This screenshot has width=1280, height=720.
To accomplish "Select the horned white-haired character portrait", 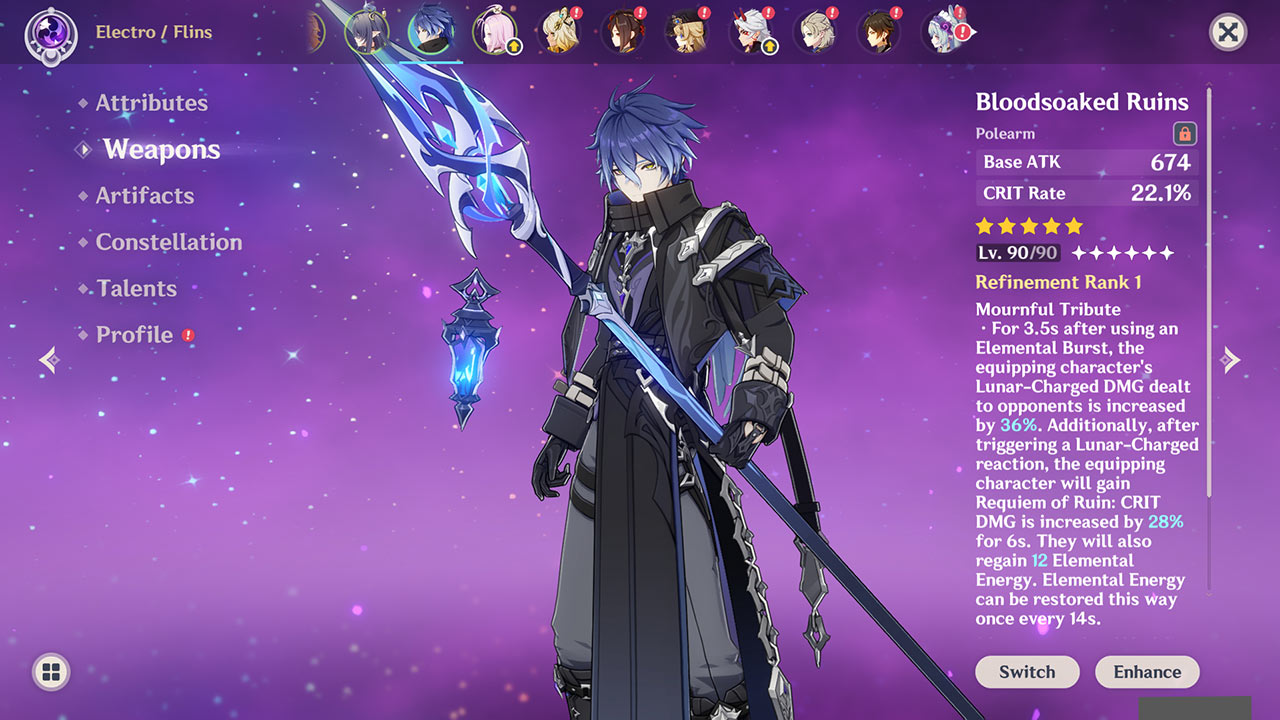I will pyautogui.click(x=752, y=30).
